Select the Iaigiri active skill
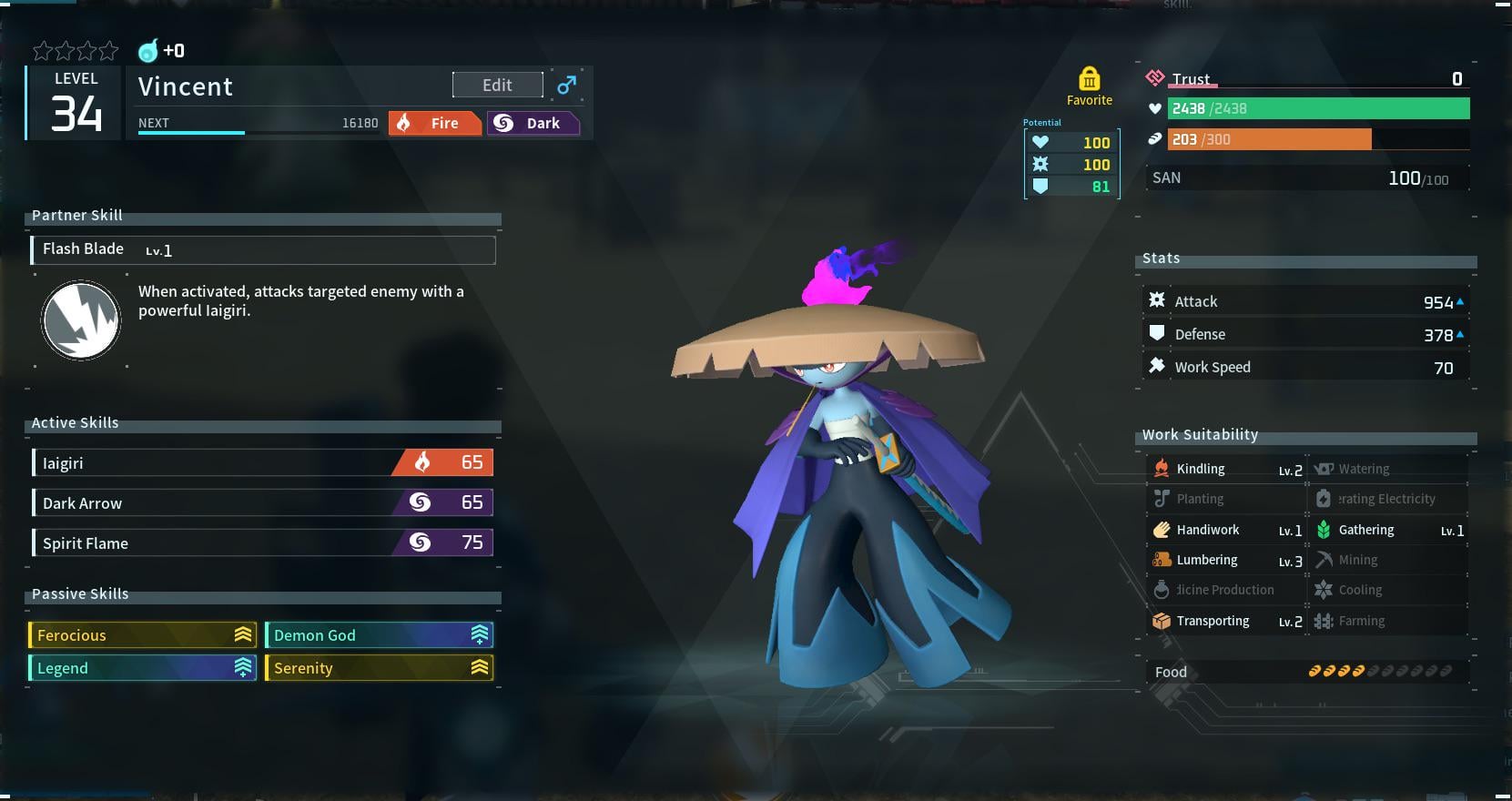Image resolution: width=1512 pixels, height=801 pixels. [x=263, y=462]
